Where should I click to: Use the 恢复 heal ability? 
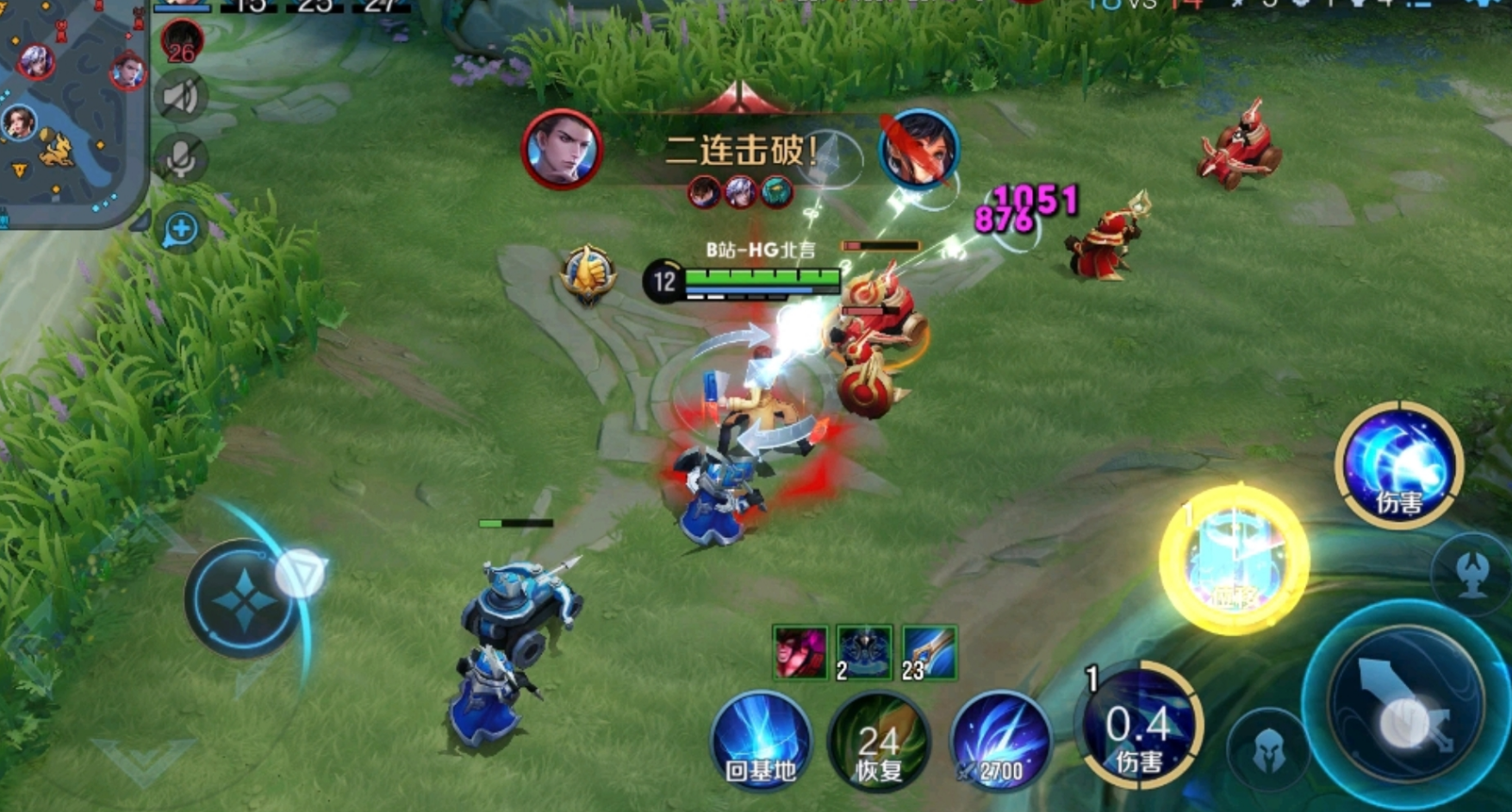pos(879,743)
